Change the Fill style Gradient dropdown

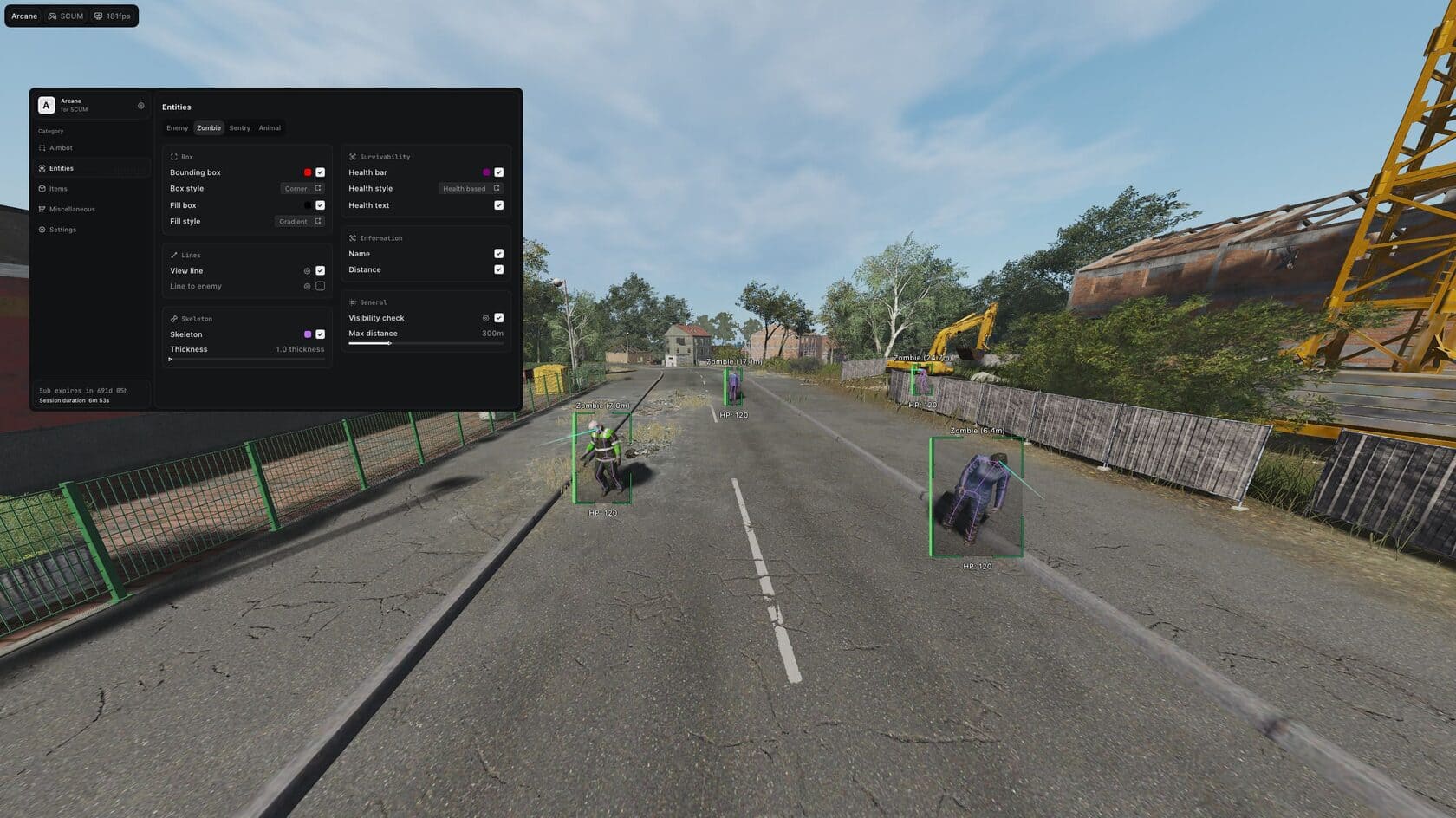pos(299,222)
